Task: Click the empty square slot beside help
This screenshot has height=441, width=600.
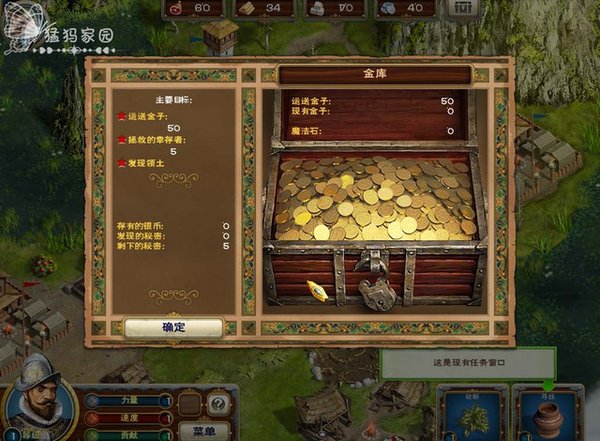Action: tap(190, 403)
